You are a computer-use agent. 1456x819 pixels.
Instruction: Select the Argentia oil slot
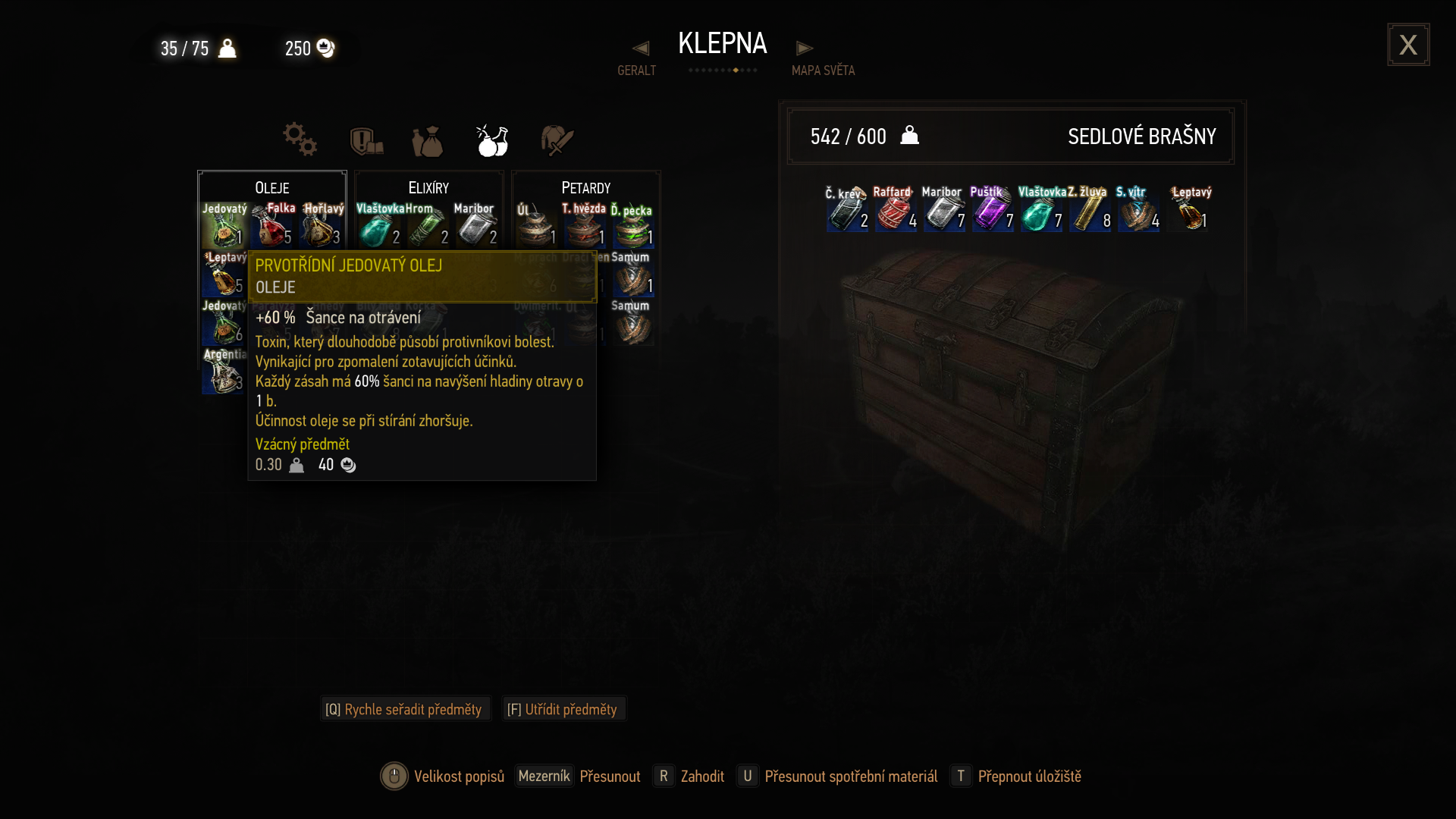pos(224,372)
